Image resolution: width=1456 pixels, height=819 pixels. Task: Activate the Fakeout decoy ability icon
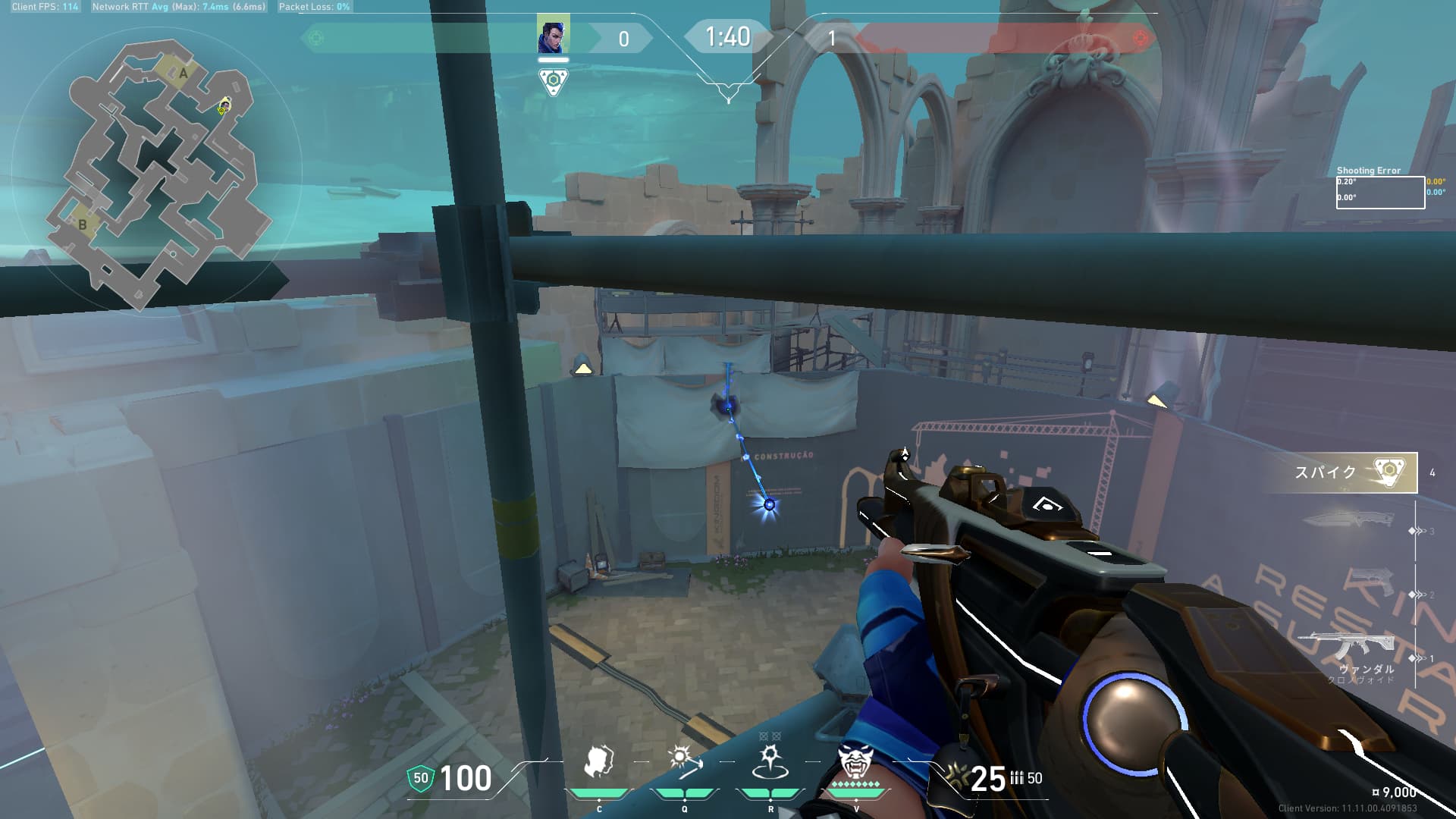point(599,762)
